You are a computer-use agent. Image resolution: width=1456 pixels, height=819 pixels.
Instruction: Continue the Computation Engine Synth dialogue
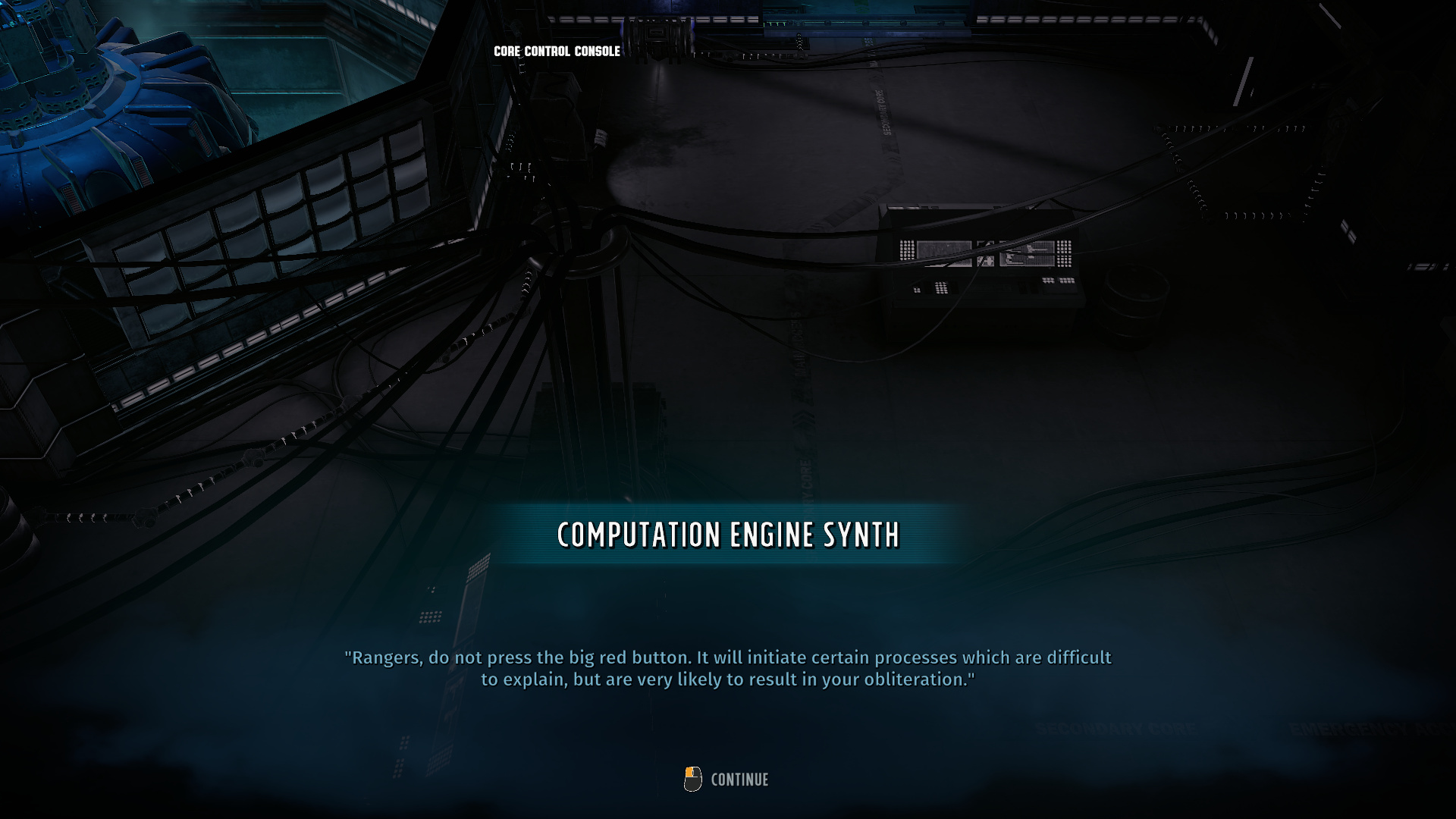pos(738,780)
